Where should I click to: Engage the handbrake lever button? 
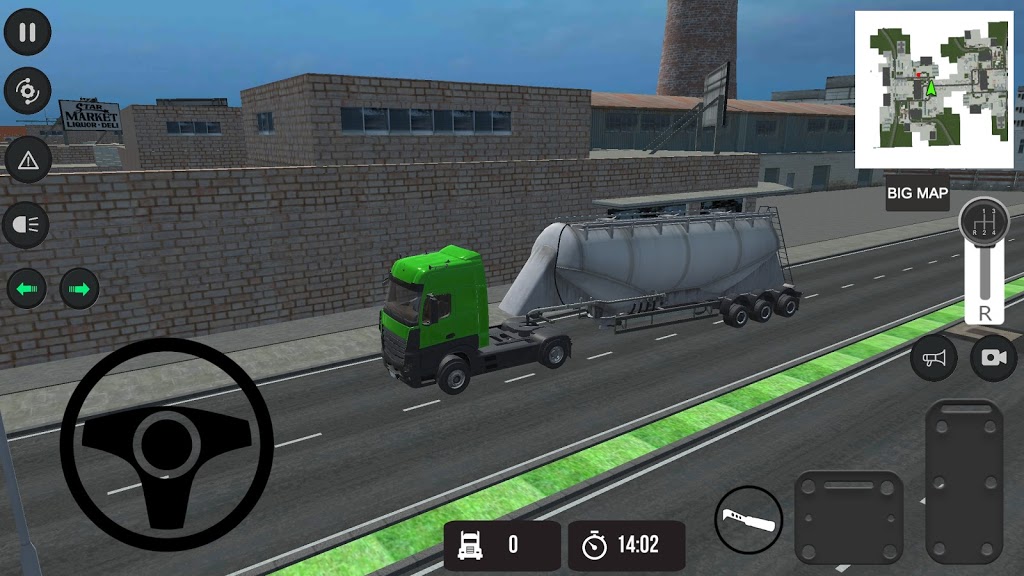(x=748, y=520)
